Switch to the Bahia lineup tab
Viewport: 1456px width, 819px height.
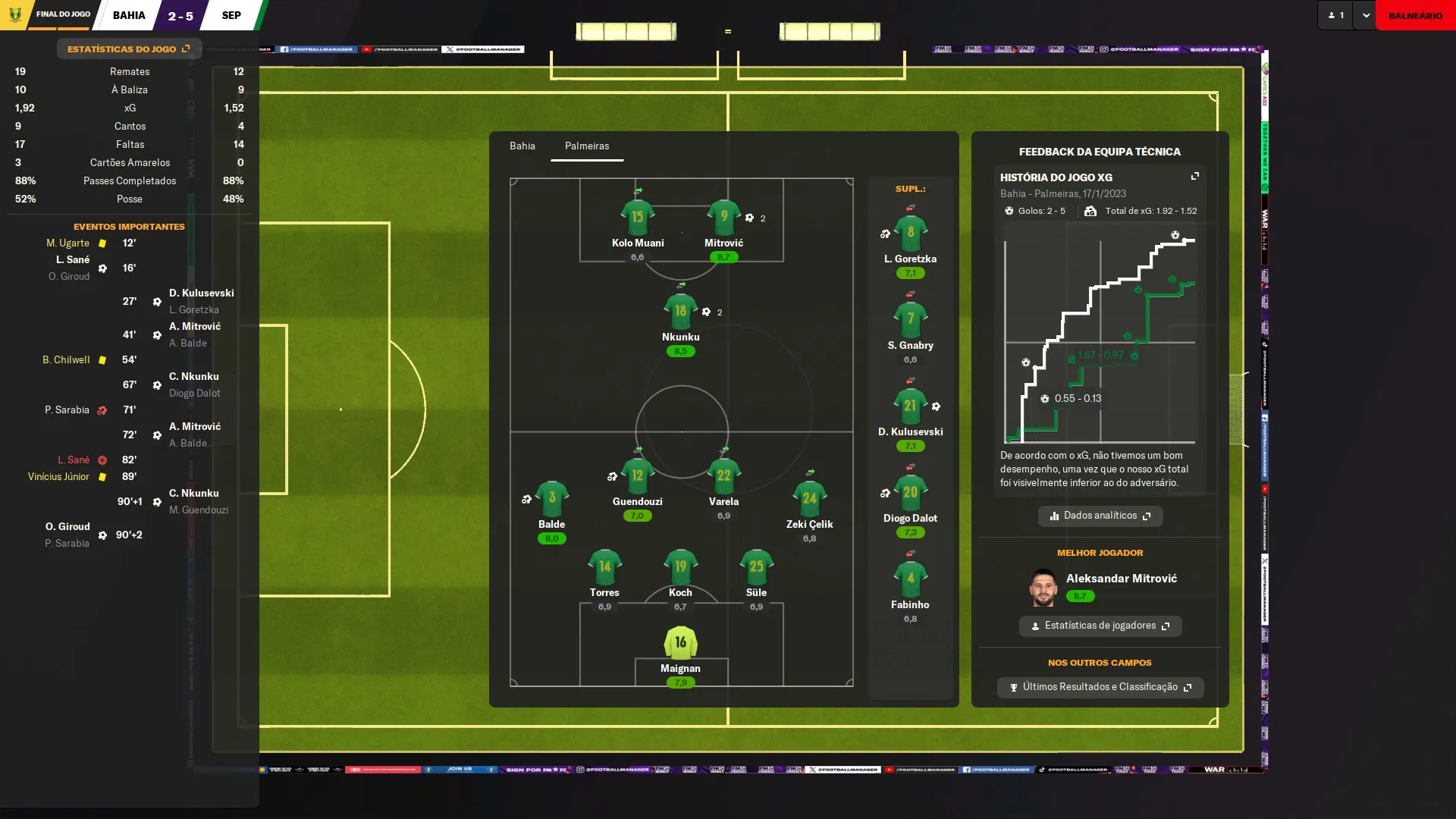(x=522, y=146)
